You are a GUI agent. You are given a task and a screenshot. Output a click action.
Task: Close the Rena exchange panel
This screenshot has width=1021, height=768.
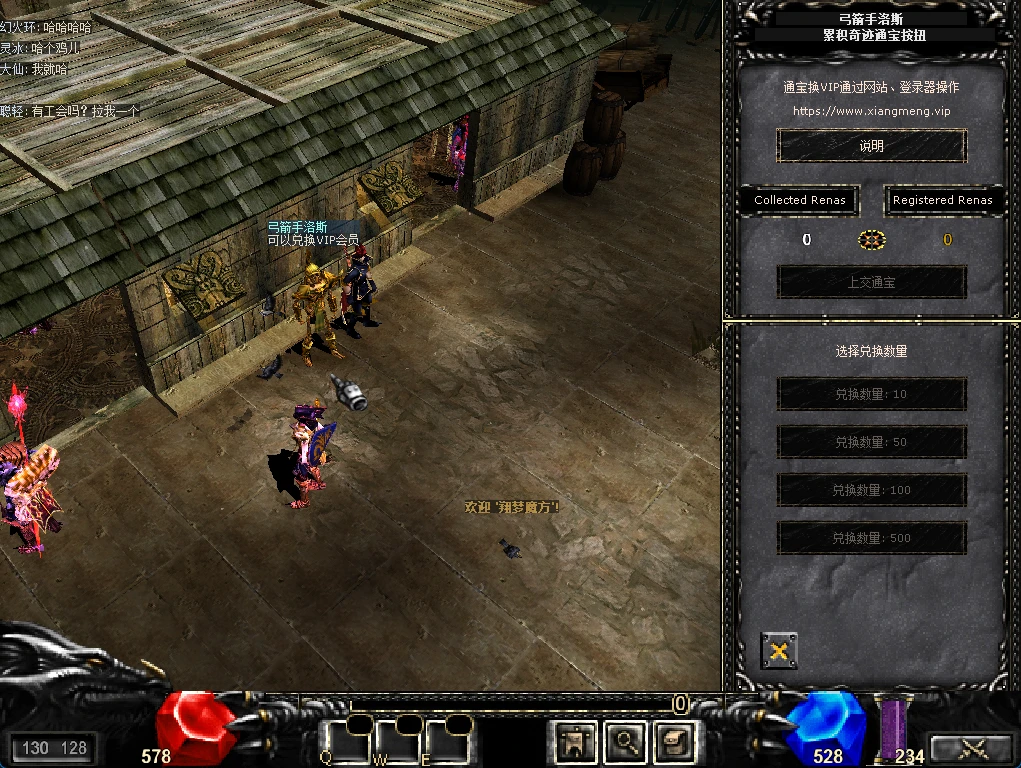pos(779,651)
